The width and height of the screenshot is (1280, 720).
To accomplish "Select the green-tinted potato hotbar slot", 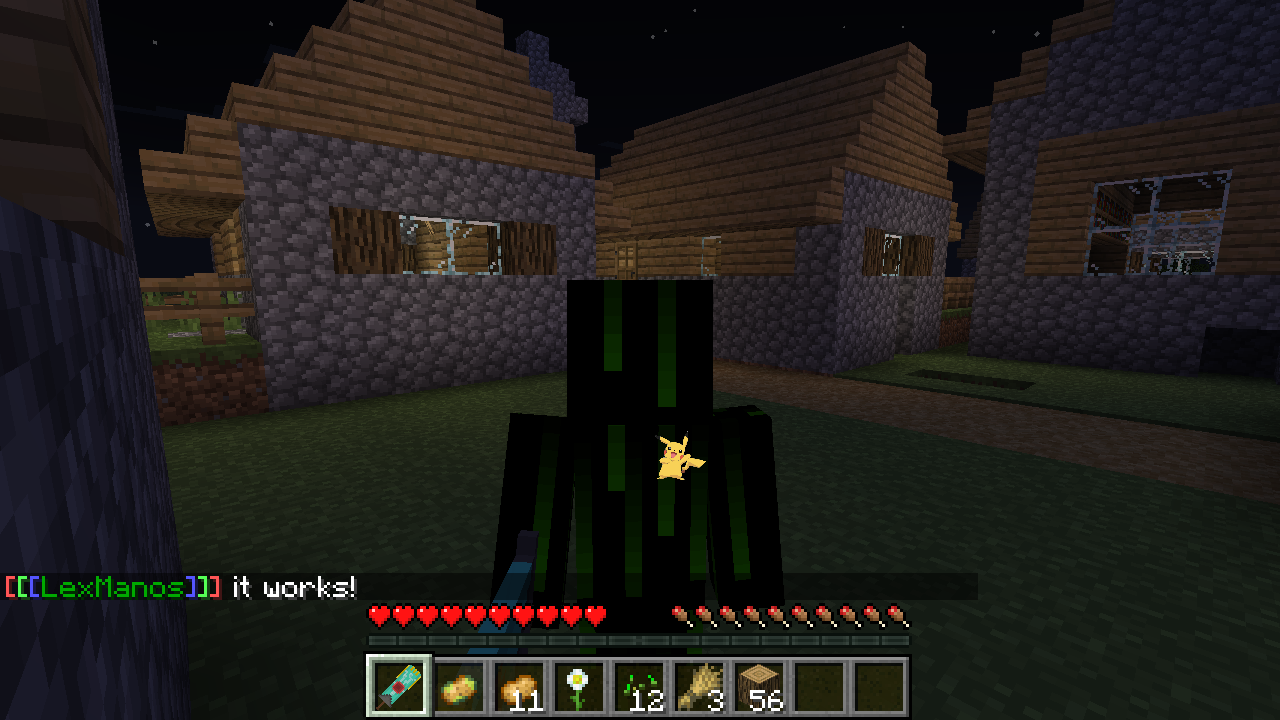I will click(x=459, y=687).
